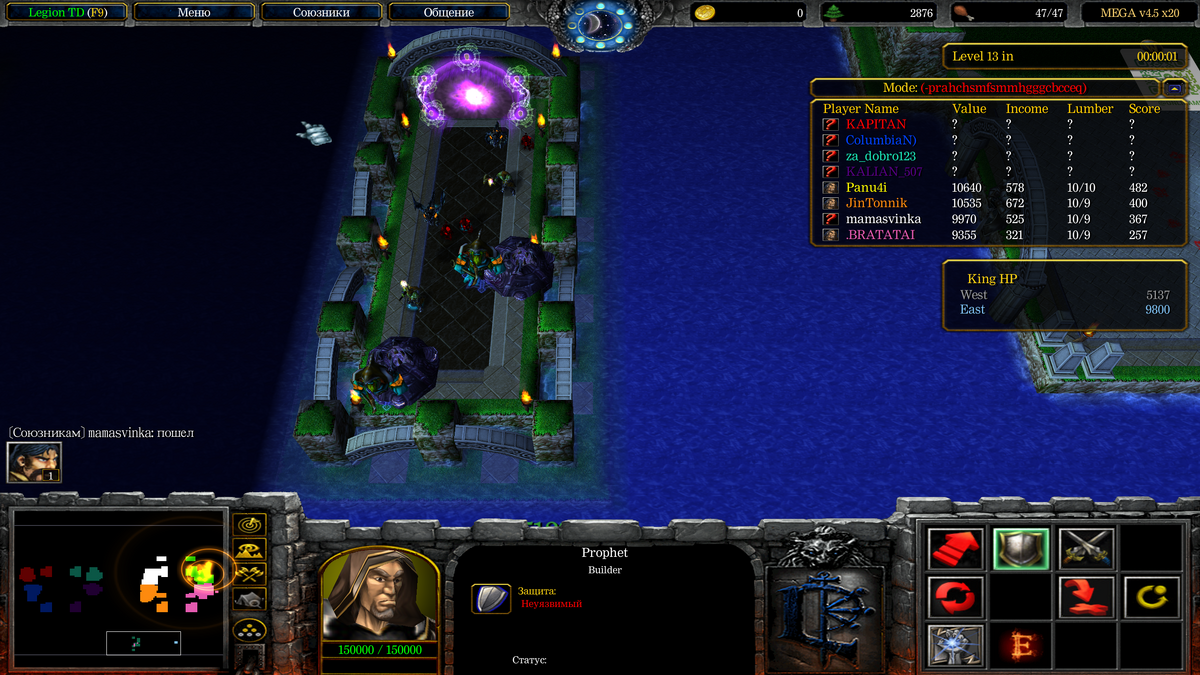Toggle the minimap creep camp display button
The height and width of the screenshot is (675, 1200).
[249, 599]
